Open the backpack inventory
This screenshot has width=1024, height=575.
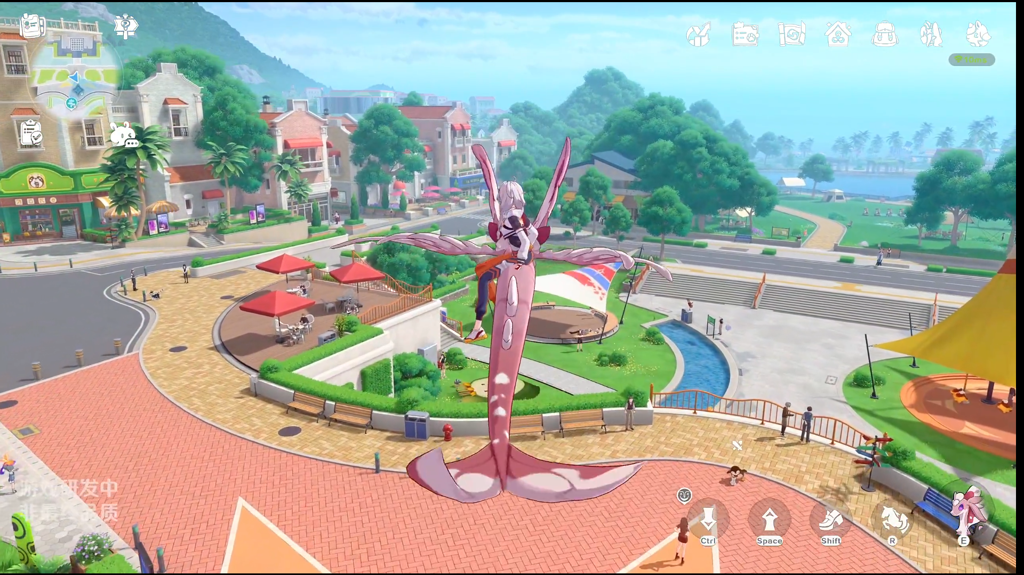[885, 35]
